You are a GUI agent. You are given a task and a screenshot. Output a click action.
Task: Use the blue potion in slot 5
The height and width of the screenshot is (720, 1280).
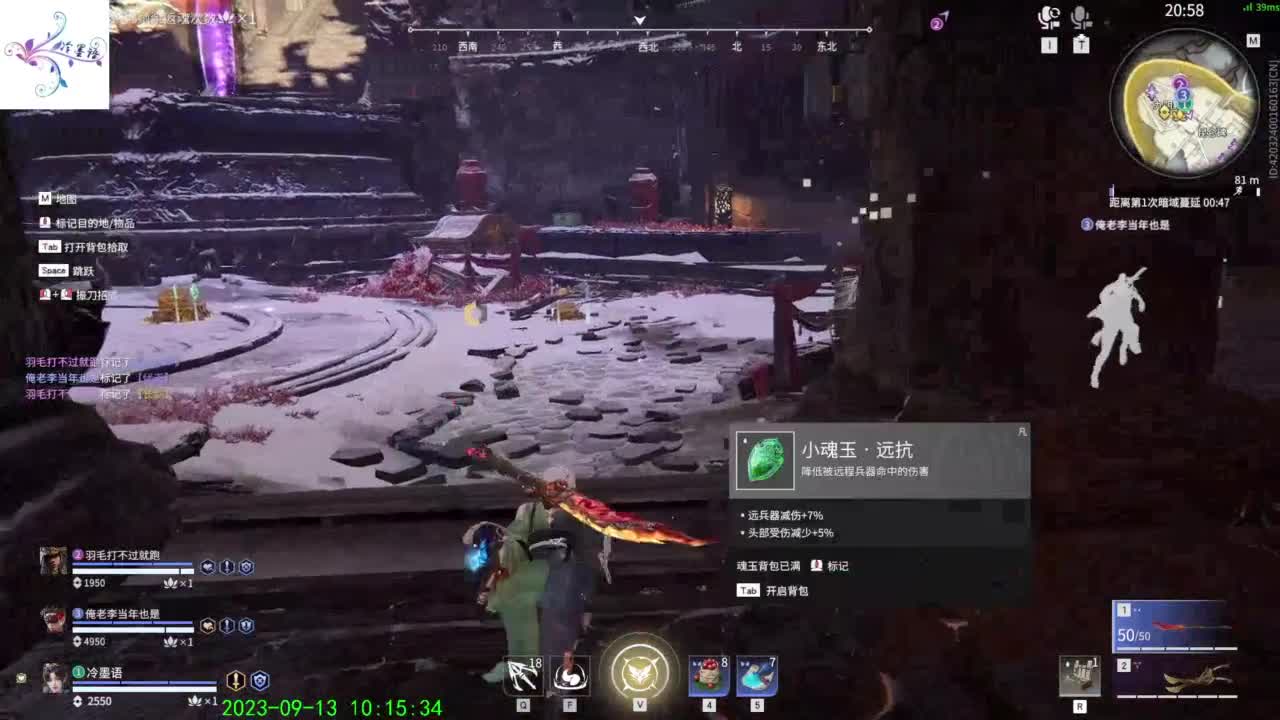pyautogui.click(x=757, y=677)
